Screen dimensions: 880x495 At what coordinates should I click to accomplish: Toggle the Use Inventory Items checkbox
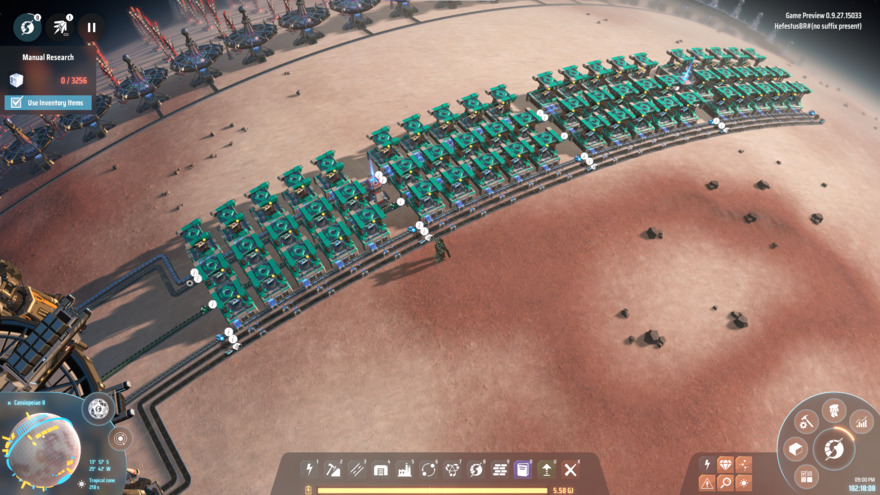pyautogui.click(x=15, y=102)
